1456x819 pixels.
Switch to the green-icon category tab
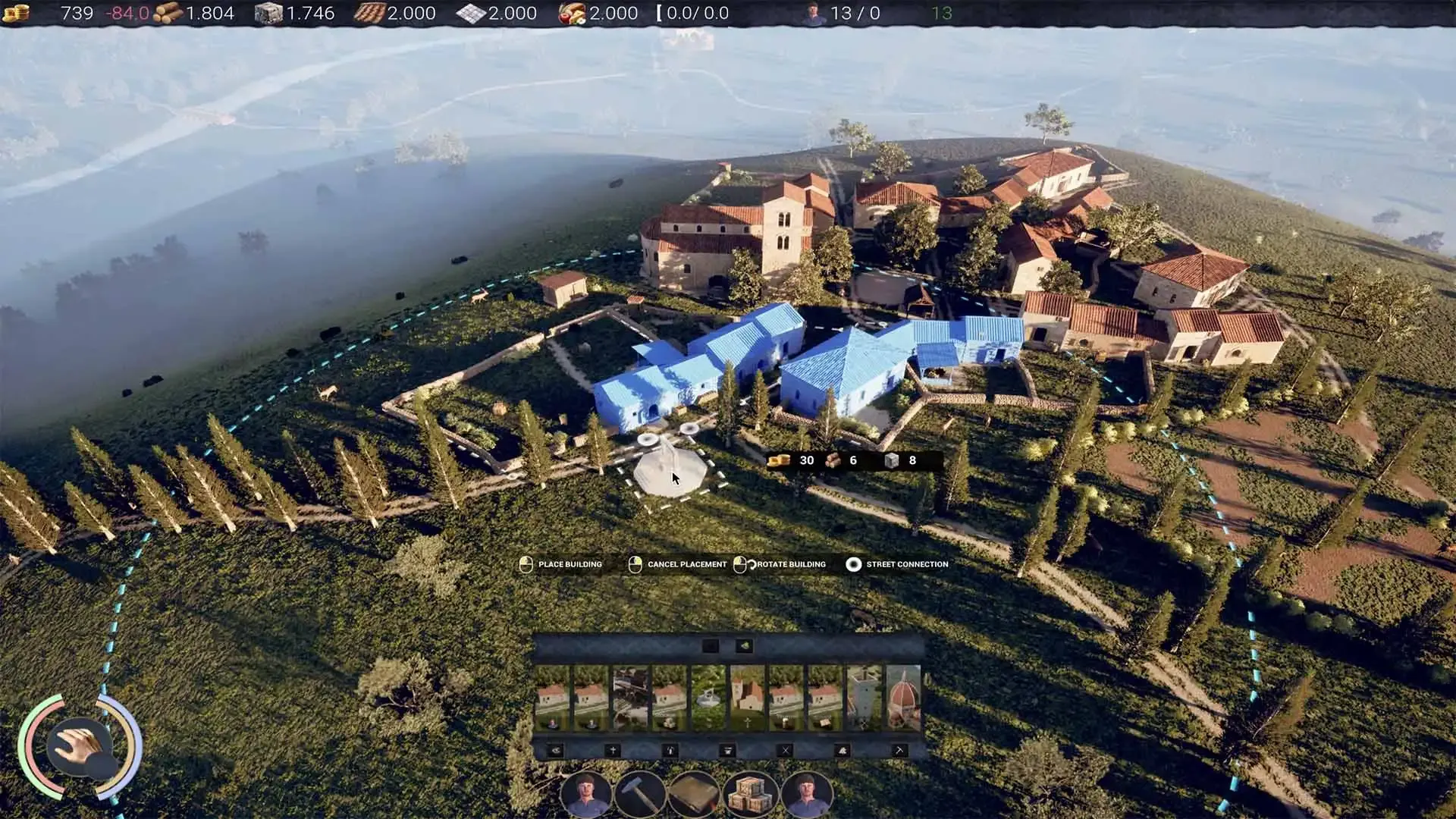point(745,645)
